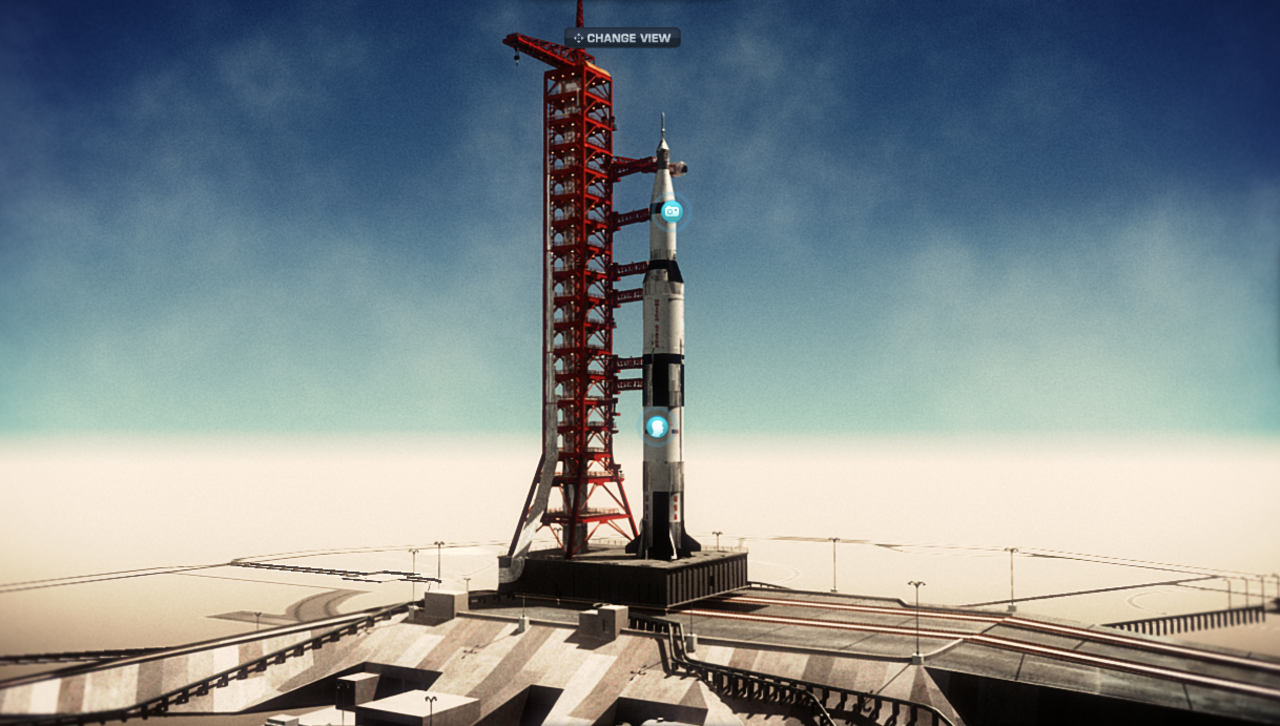Open the camera hotspot on the rocket
The image size is (1280, 726).
coord(672,211)
